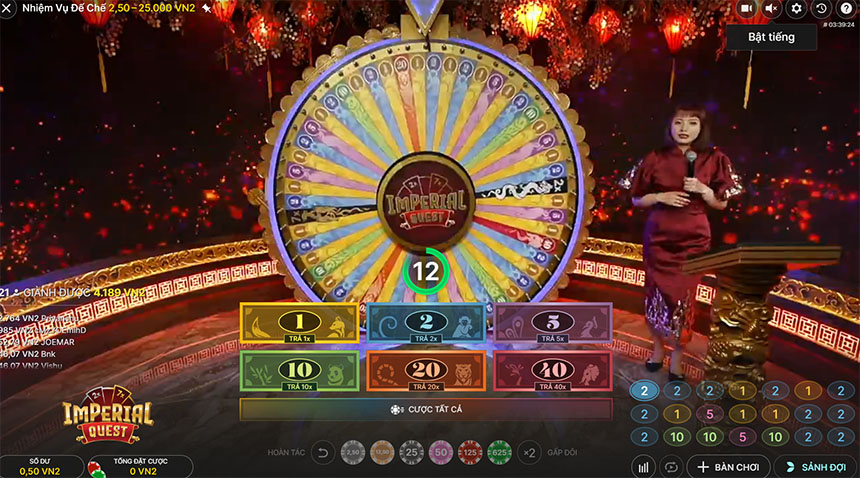
Task: Double the bet with the x2 button
Action: tap(530, 453)
